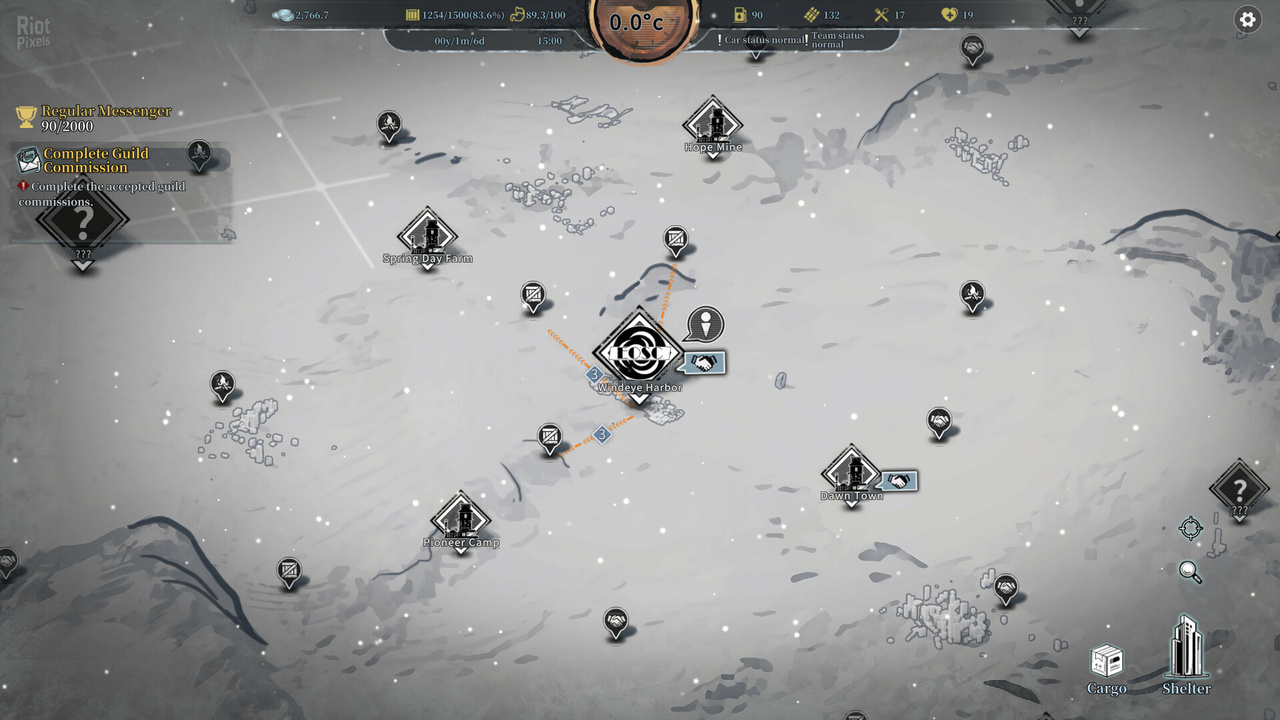
Task: Choose the Windeye Harbor location marker
Action: click(638, 353)
